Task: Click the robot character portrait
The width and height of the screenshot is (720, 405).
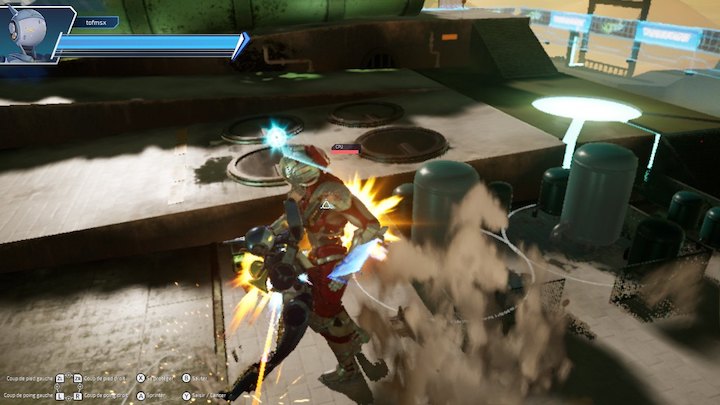Action: (27, 34)
